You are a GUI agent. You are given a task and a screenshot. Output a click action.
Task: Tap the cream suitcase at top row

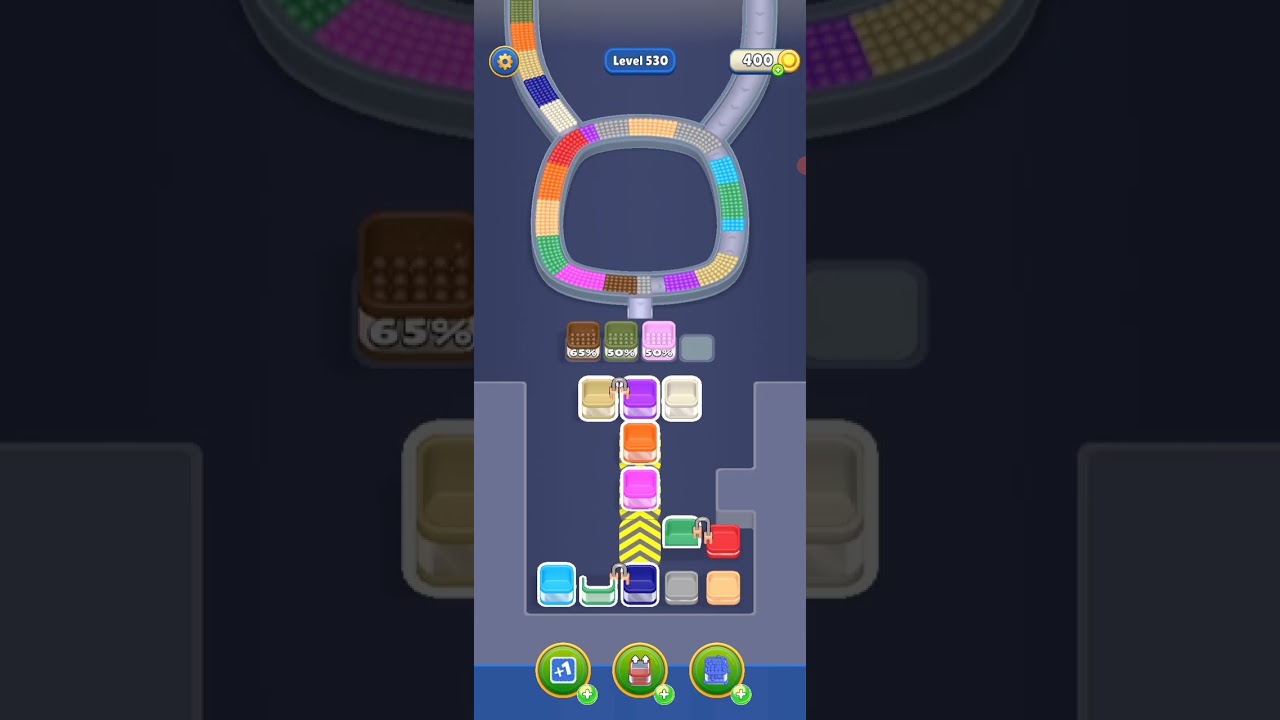point(682,399)
